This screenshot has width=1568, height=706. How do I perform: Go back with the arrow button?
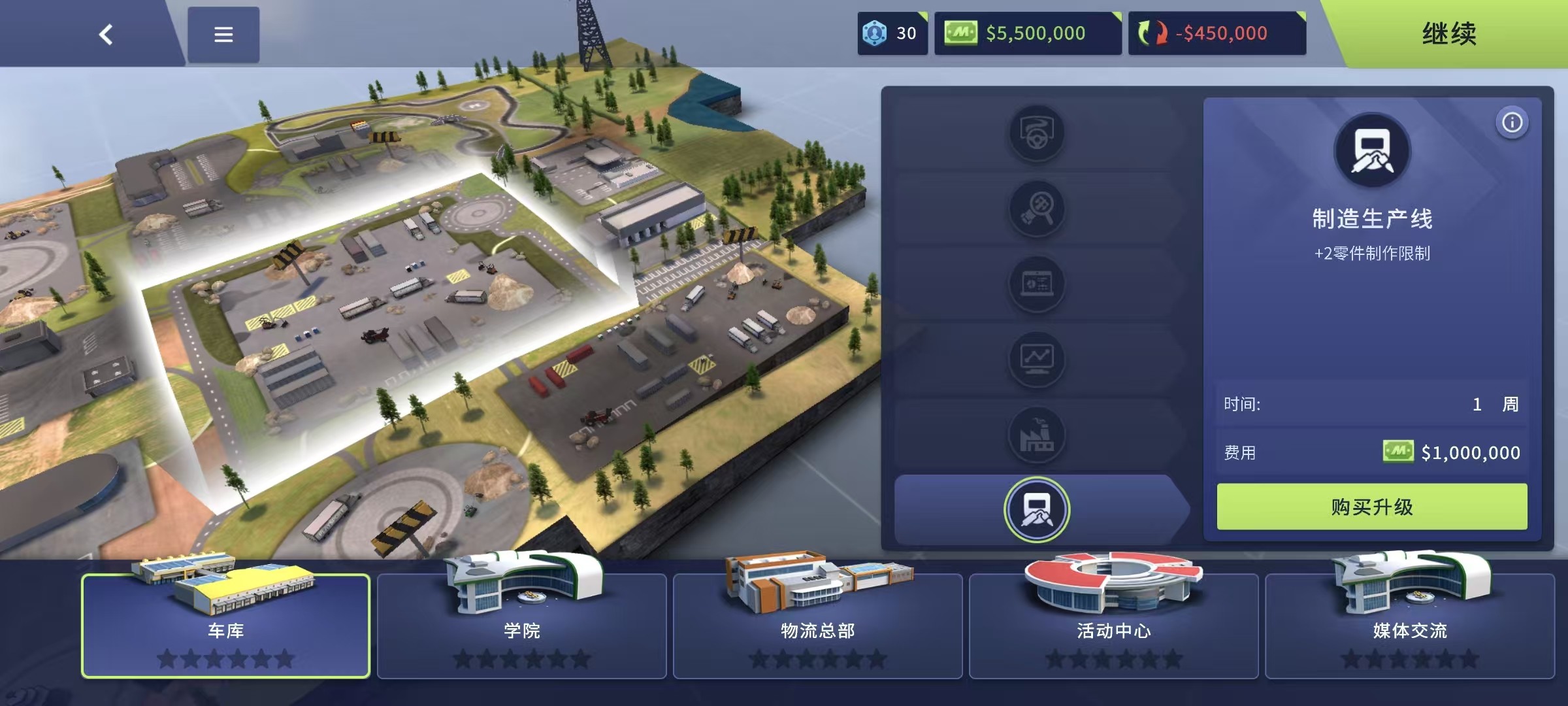106,34
